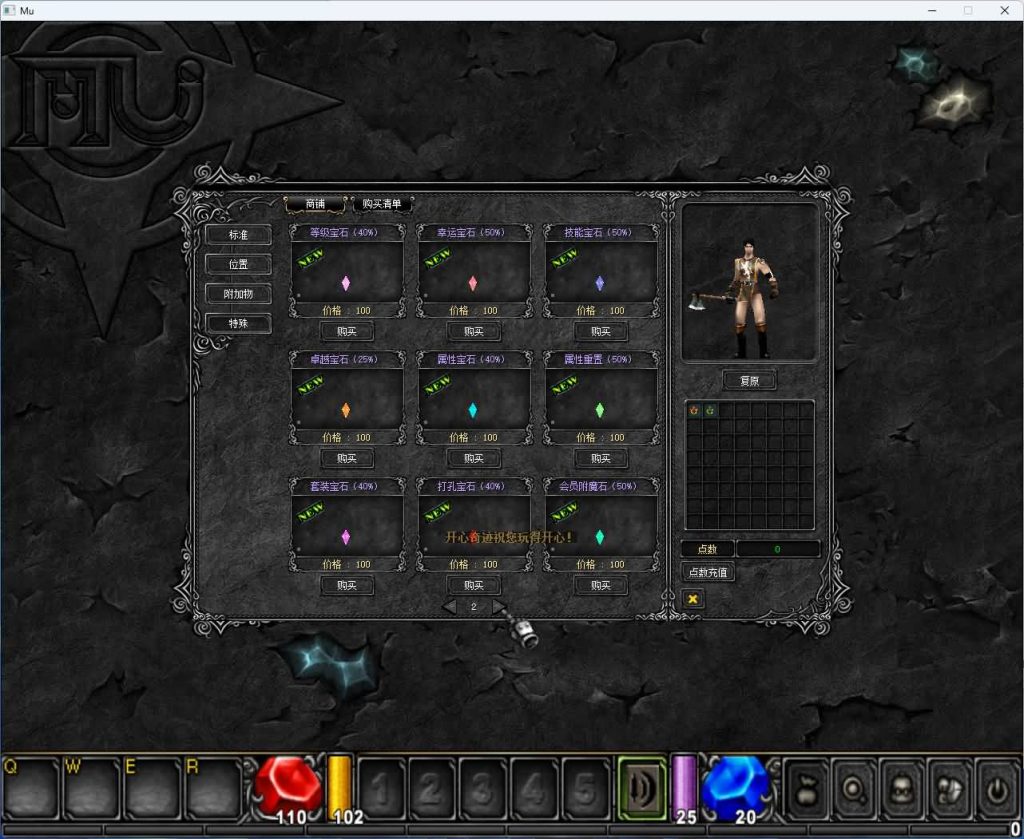Screen dimensions: 1024x839
Task: Open 点数充值 points recharge
Action: click(x=708, y=573)
